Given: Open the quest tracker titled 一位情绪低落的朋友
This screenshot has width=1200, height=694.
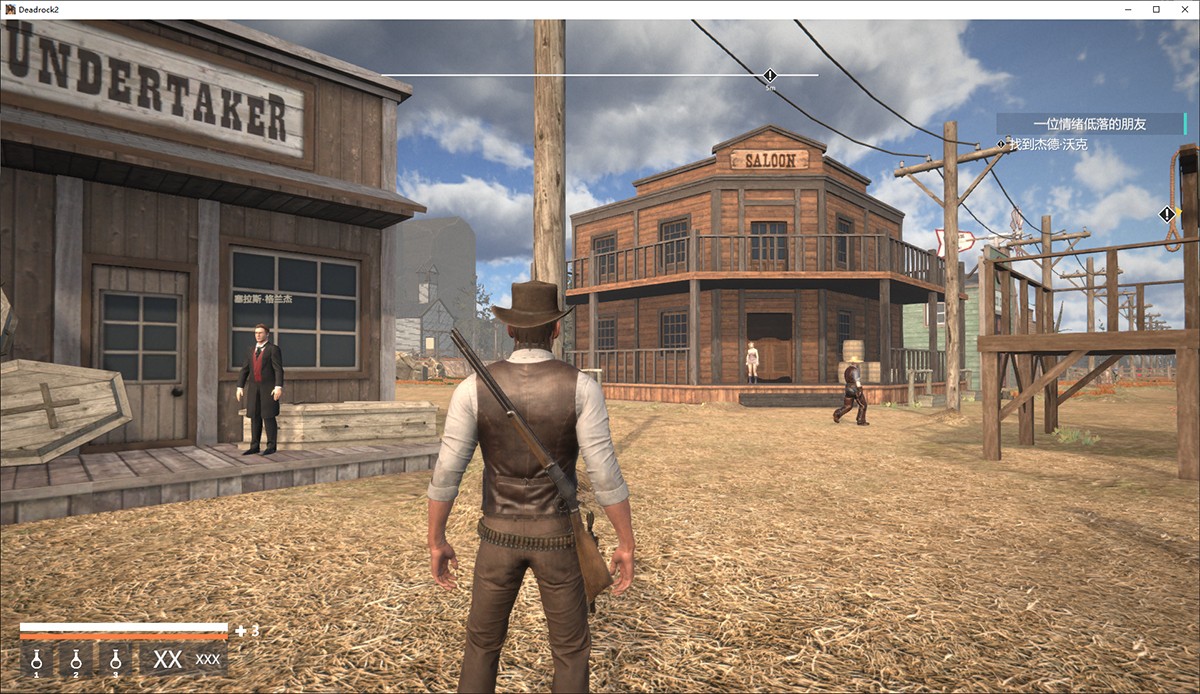Looking at the screenshot, I should coord(1090,124).
